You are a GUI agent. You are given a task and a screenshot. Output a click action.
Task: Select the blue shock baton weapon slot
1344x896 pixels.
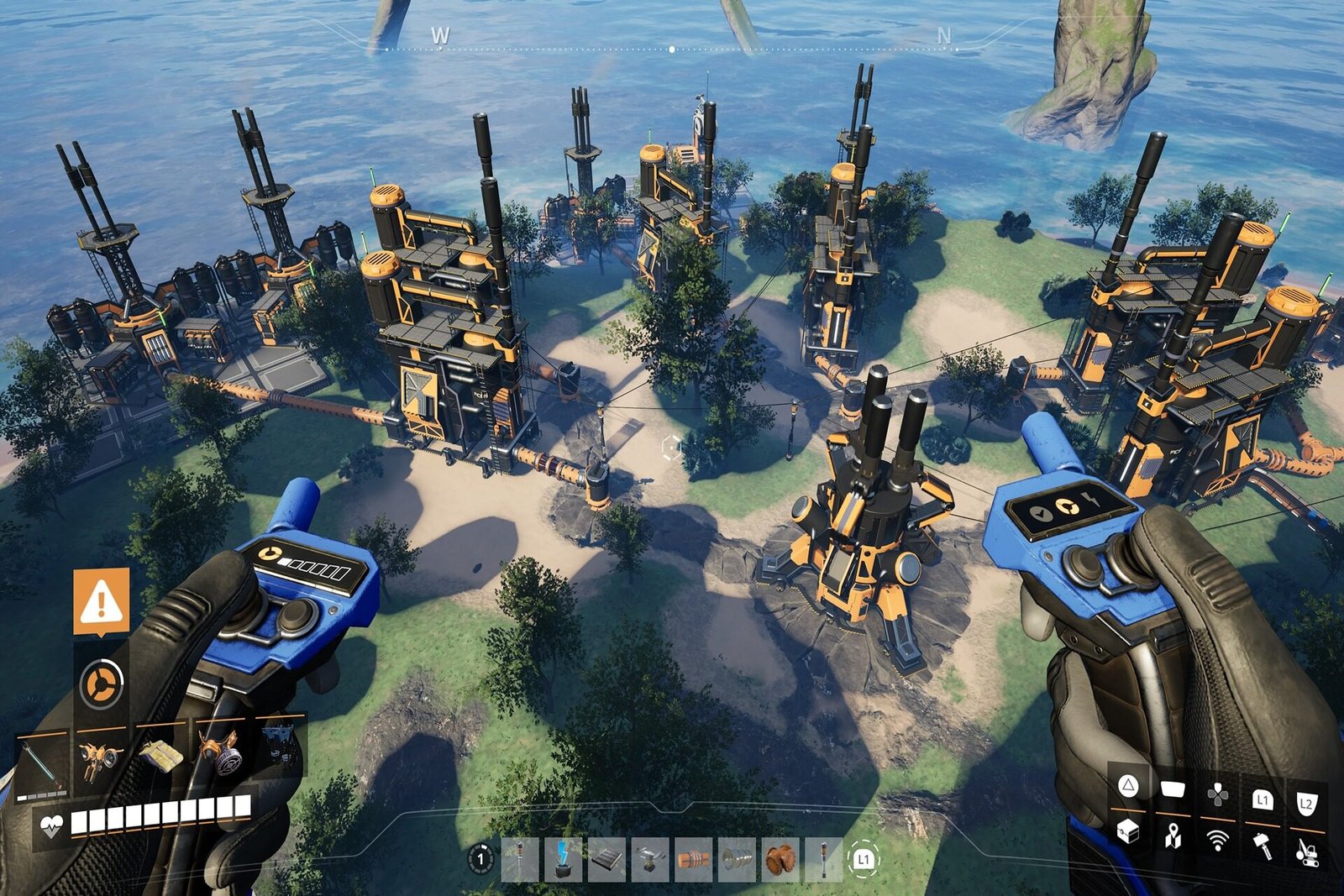pos(43,765)
